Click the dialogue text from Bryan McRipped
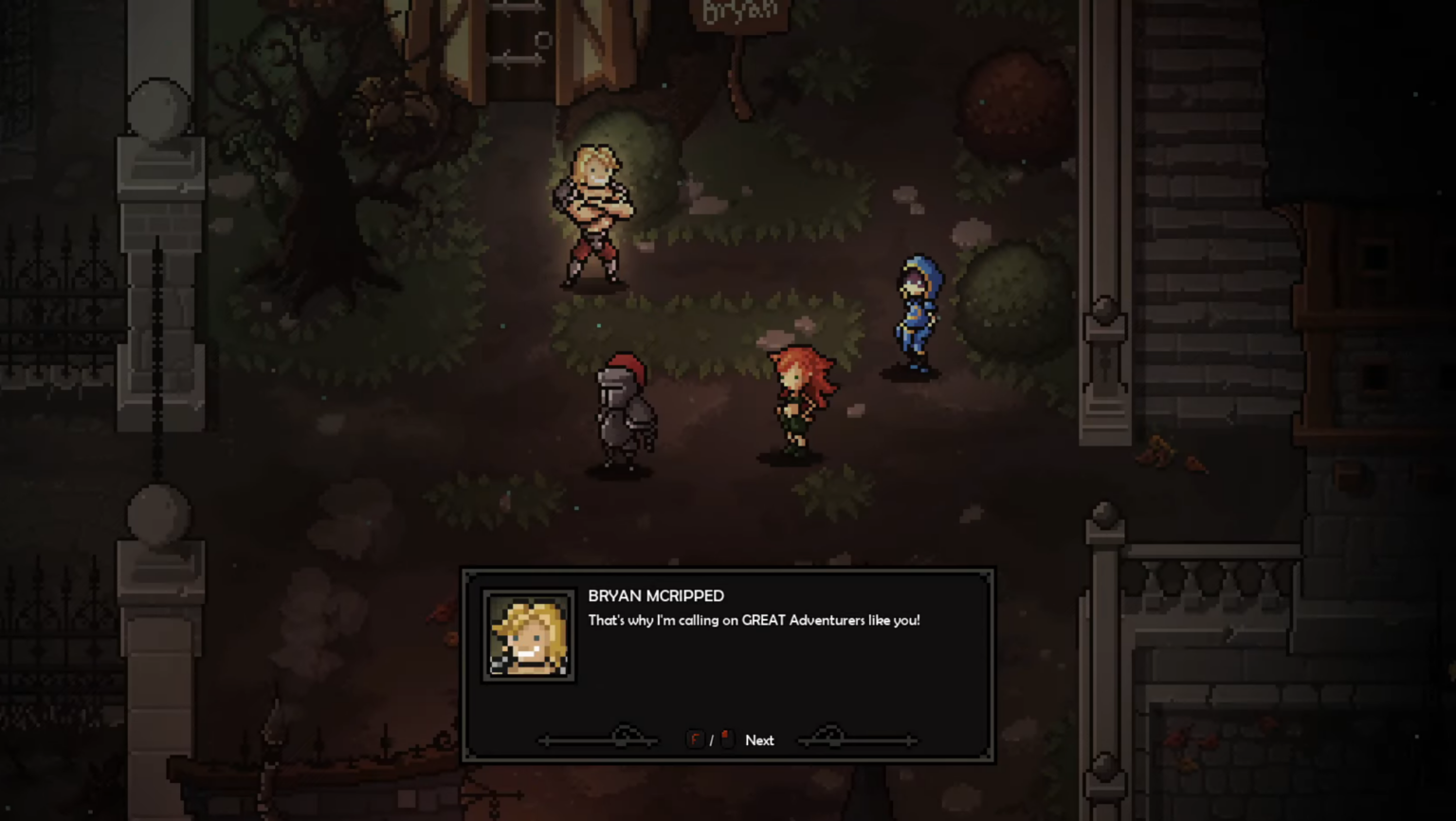Image resolution: width=1456 pixels, height=821 pixels. (x=754, y=620)
